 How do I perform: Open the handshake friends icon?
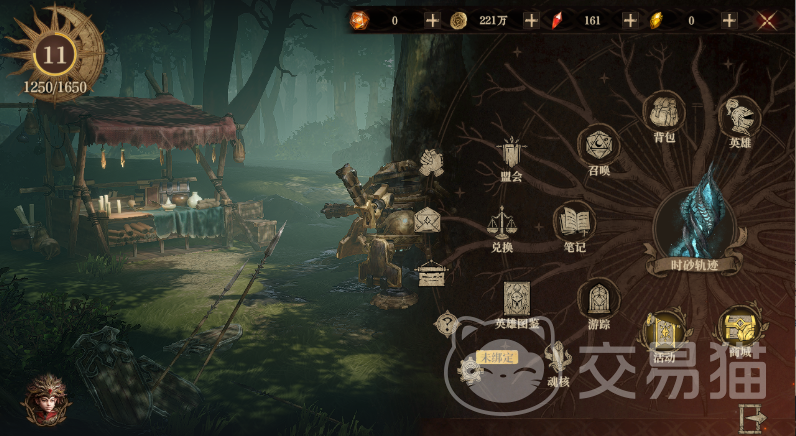(x=431, y=160)
